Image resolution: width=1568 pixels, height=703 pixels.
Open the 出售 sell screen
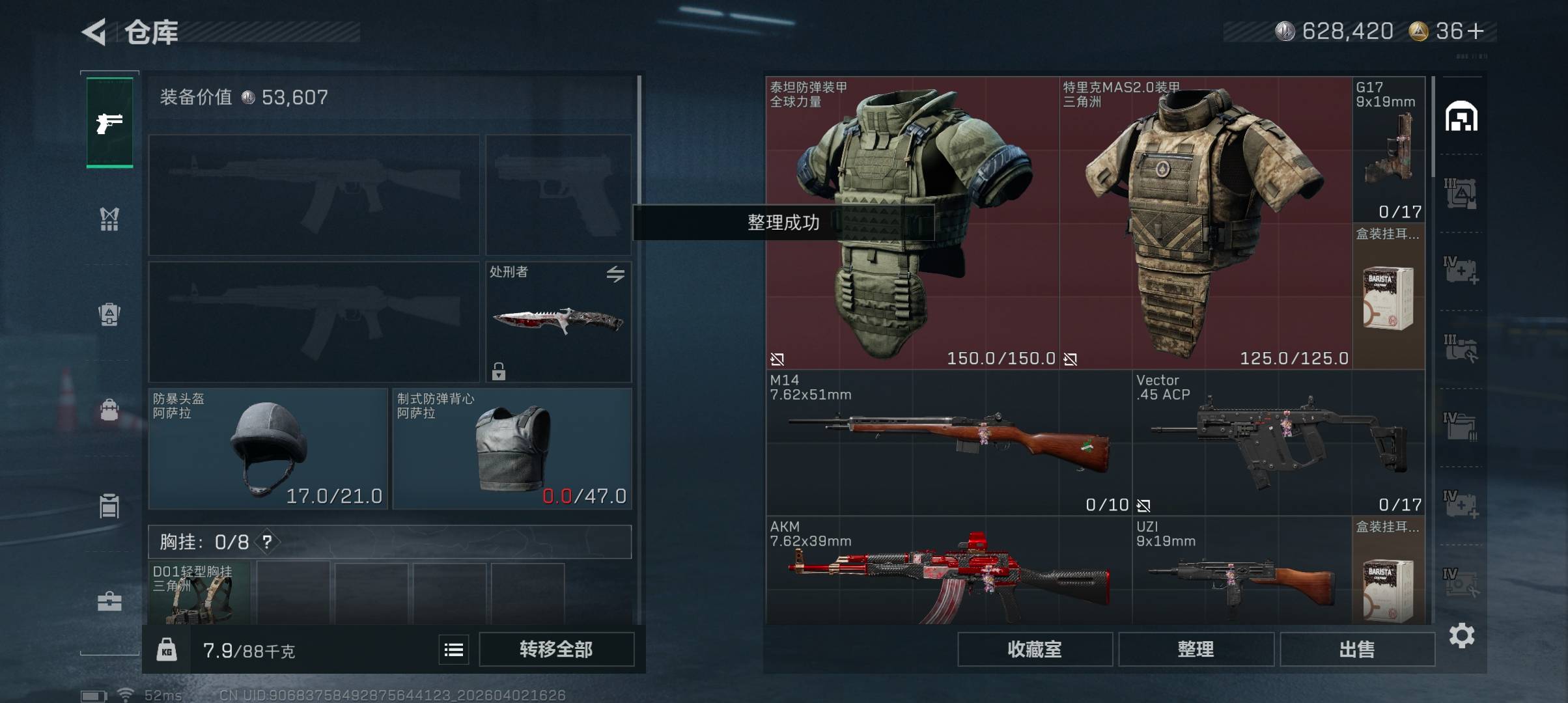pyautogui.click(x=1357, y=649)
